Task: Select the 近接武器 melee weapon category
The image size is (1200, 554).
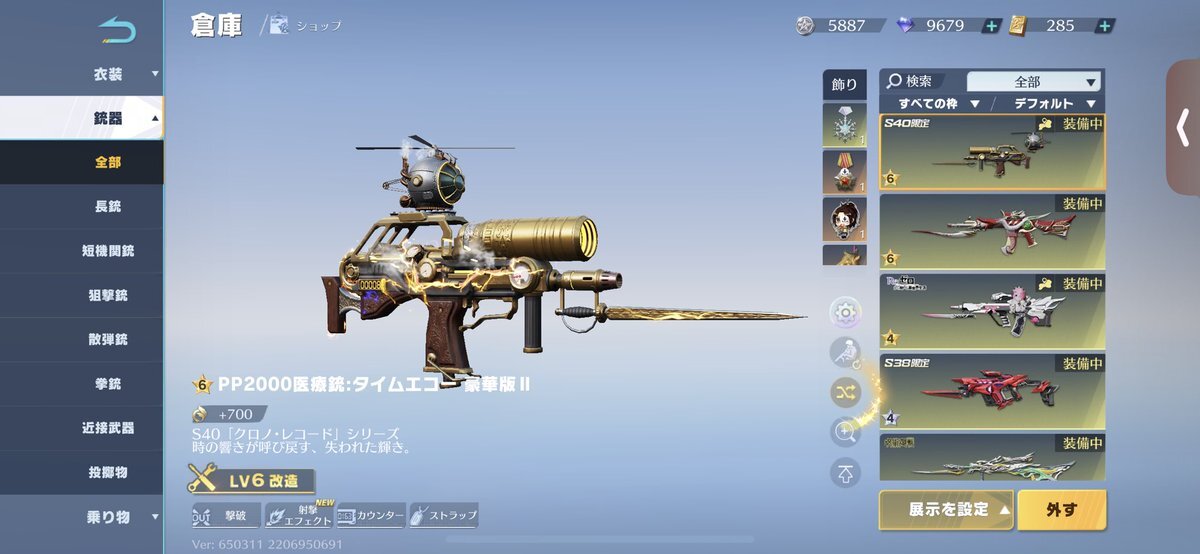Action: click(x=108, y=427)
